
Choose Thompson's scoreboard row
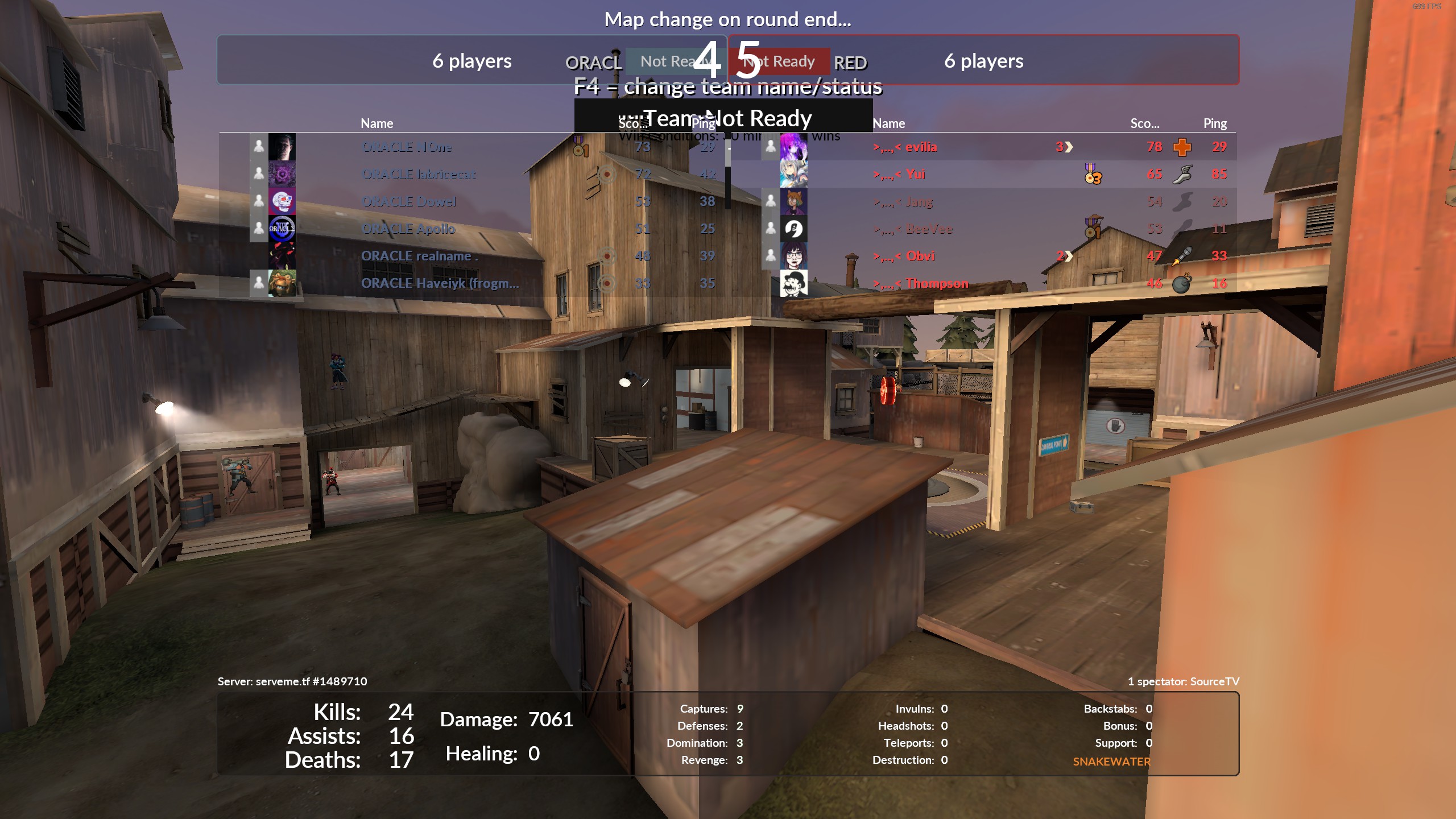[936, 283]
